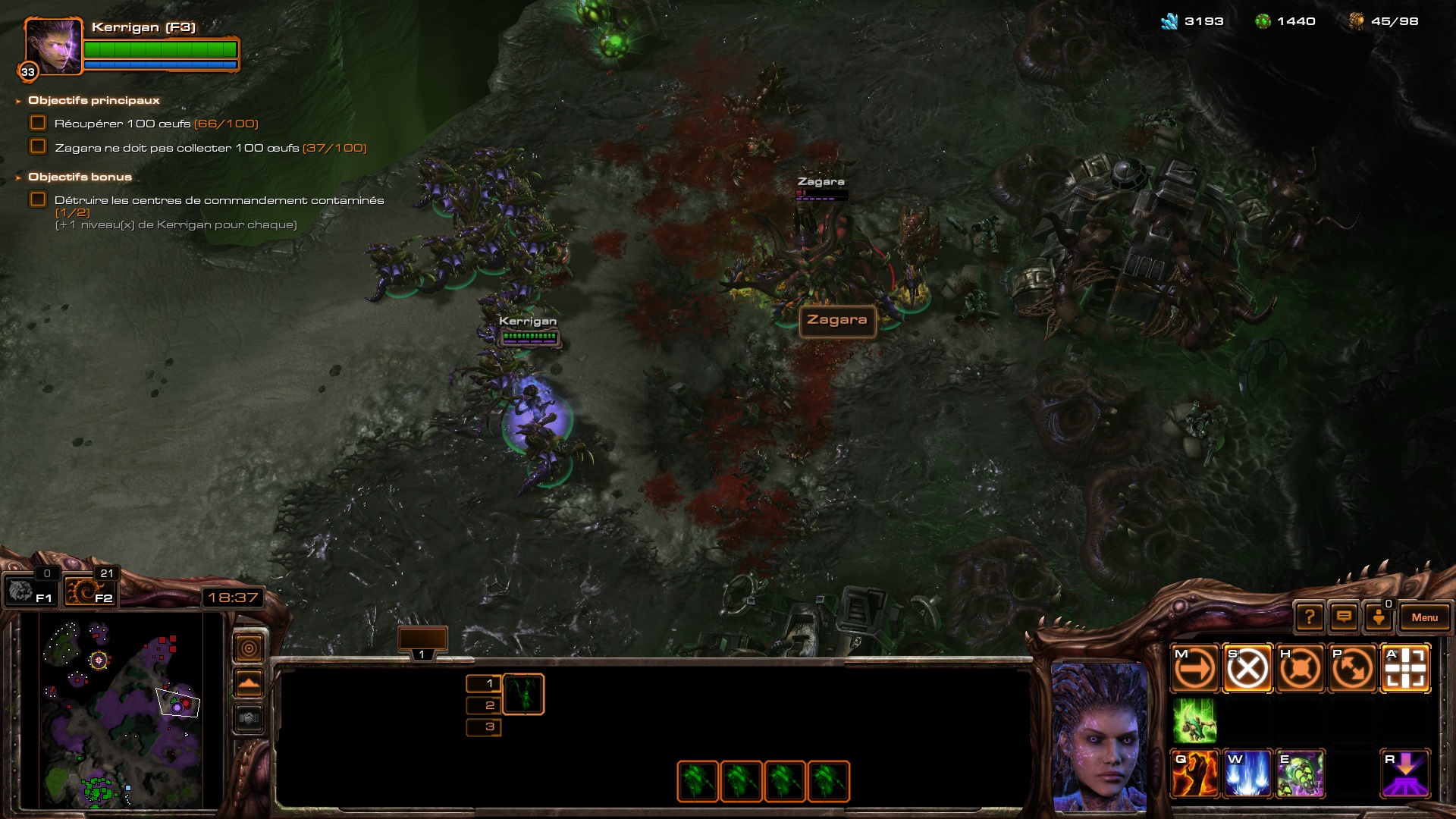Open the game Menu button
The width and height of the screenshot is (1456, 819).
(1424, 617)
